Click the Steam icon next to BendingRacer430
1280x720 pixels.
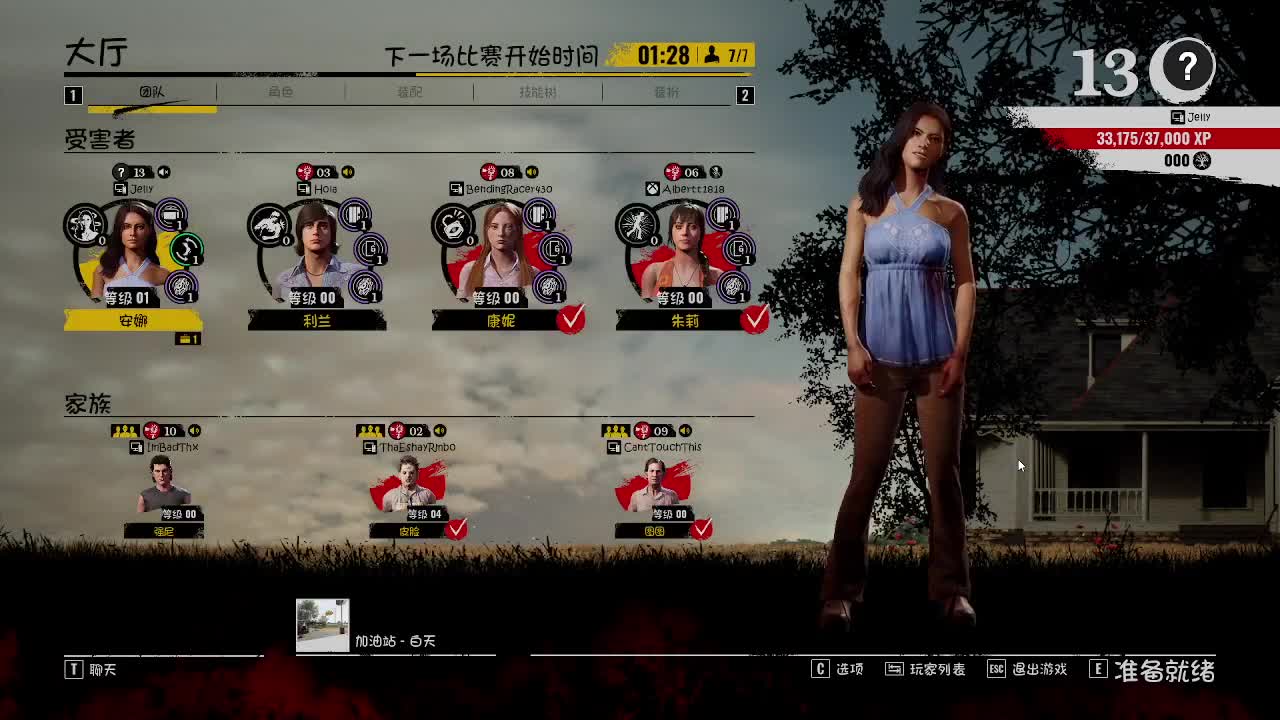pos(456,188)
